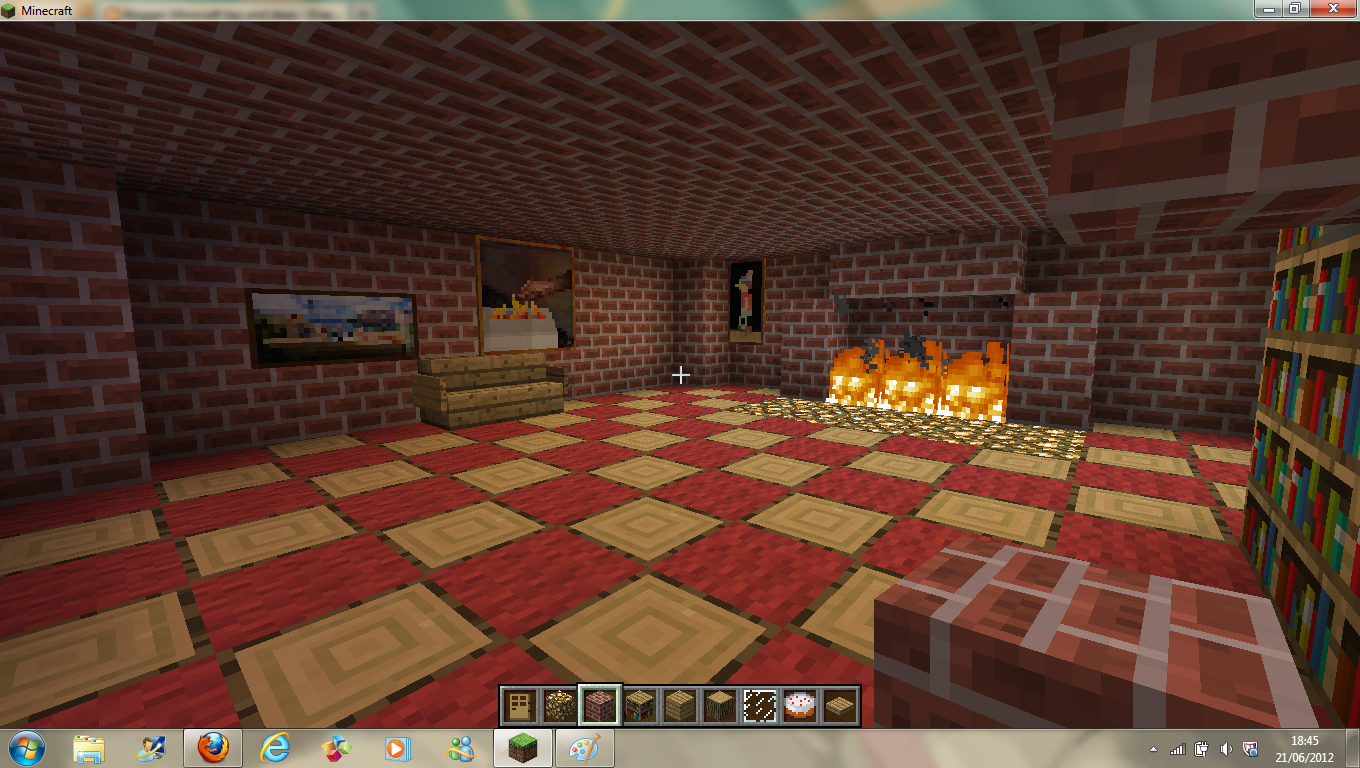Open McAfee from the system tray
This screenshot has height=768, width=1360.
click(1250, 747)
